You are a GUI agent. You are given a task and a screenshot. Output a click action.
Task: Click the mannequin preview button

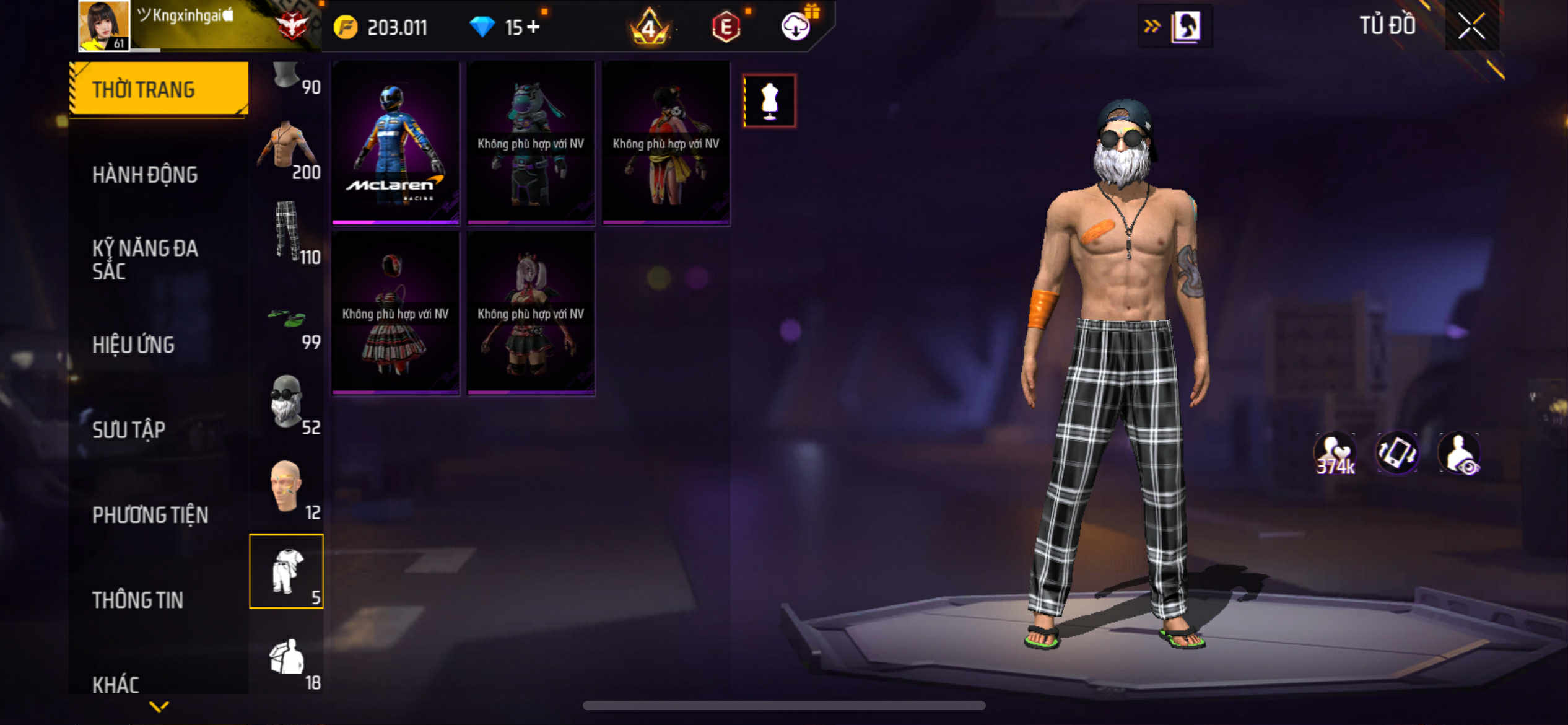pyautogui.click(x=769, y=101)
